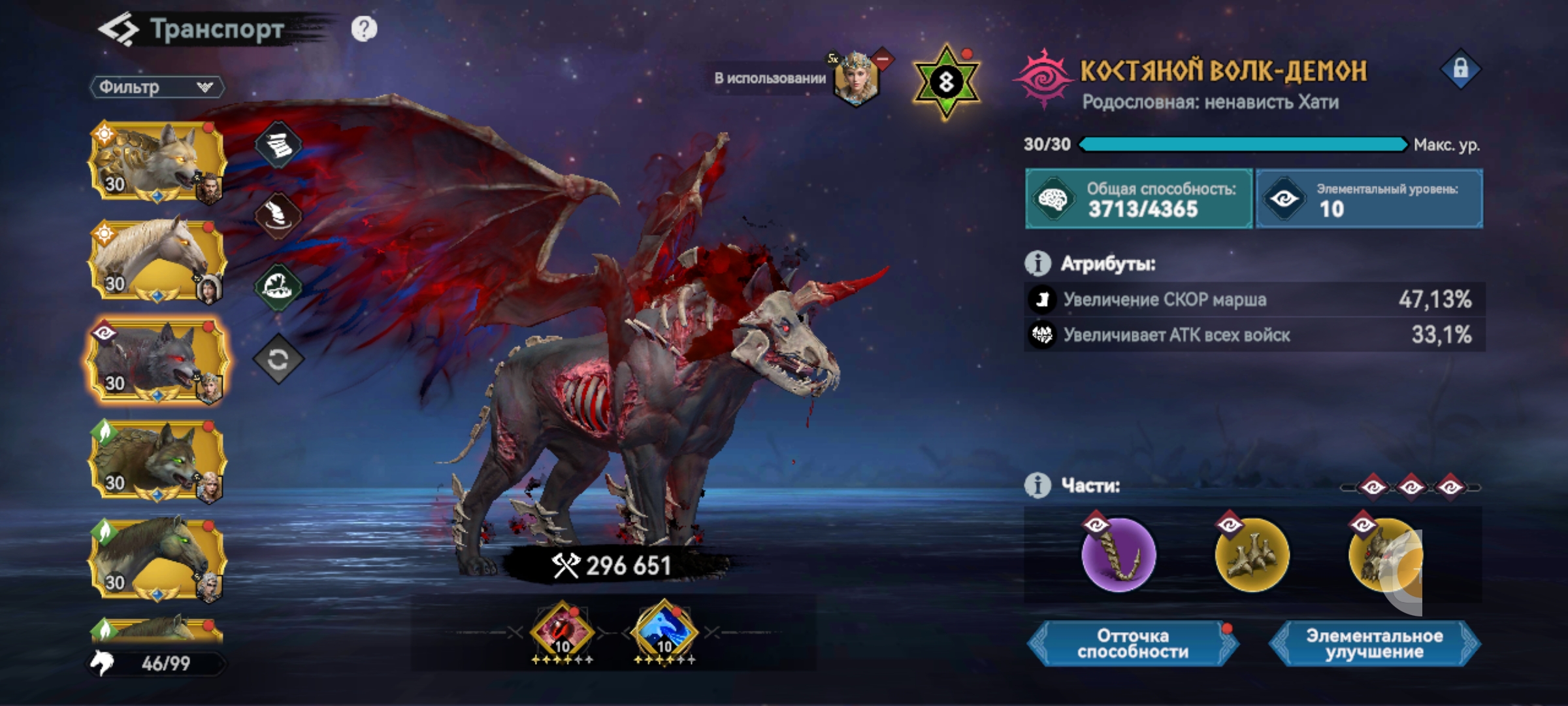Open the question mark help
Screen dimensions: 1568x706
coord(364,29)
